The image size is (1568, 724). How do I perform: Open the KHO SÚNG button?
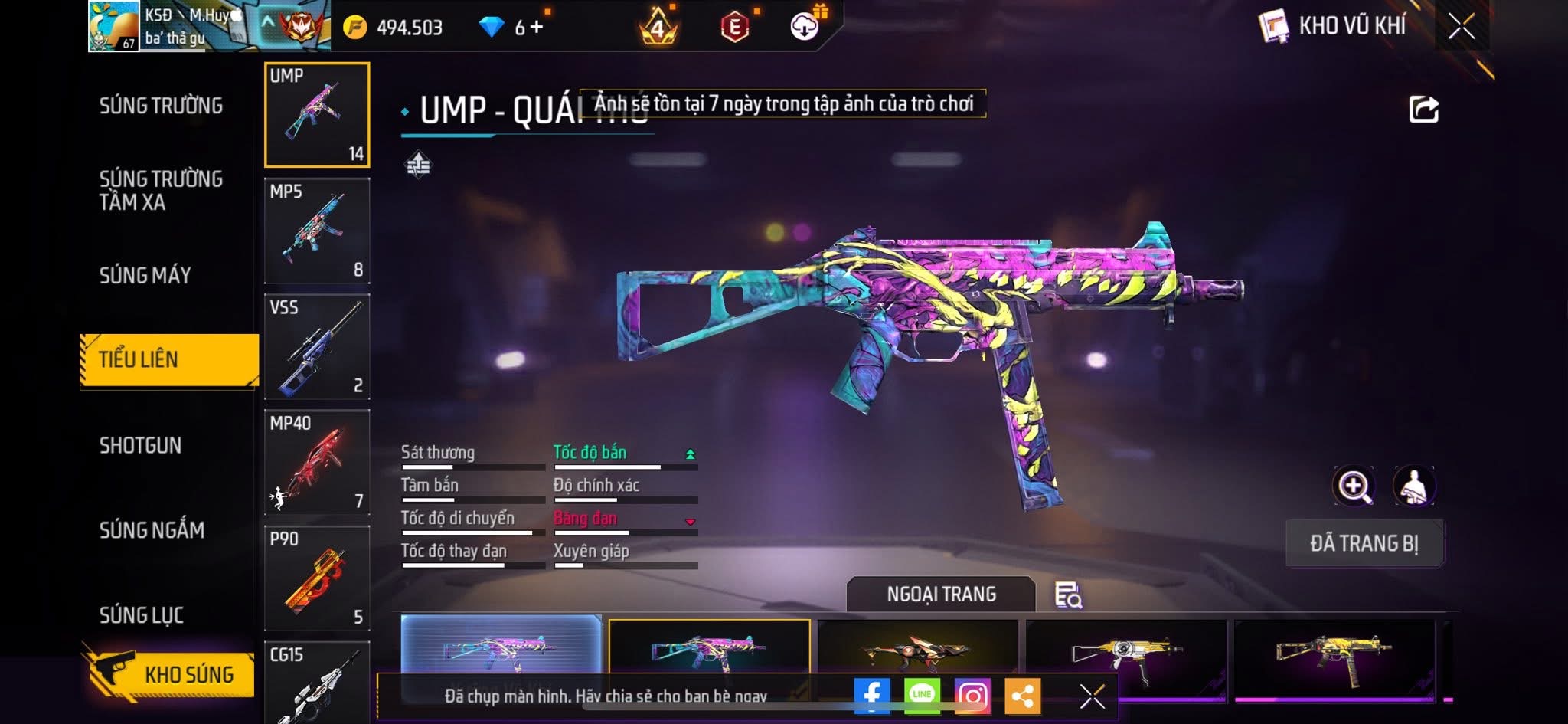point(170,673)
